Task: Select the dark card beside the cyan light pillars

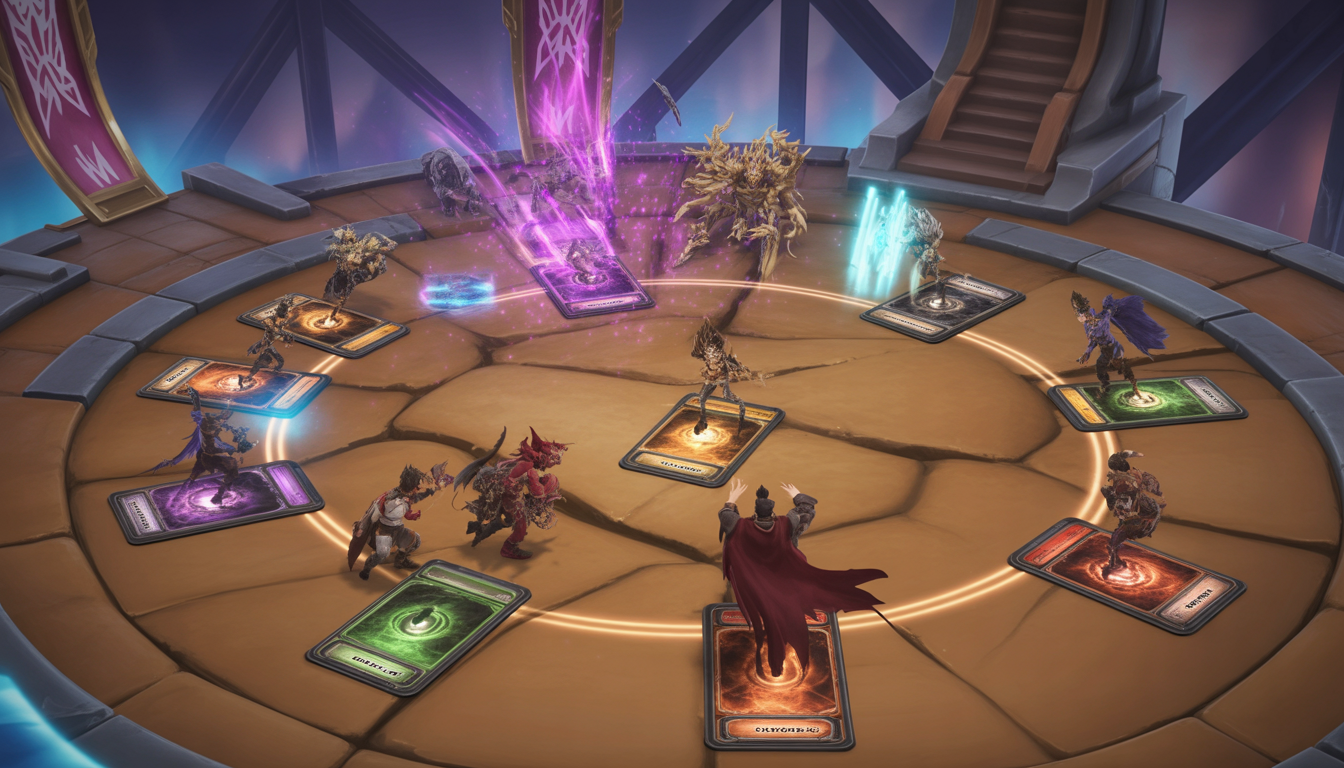Action: point(941,305)
